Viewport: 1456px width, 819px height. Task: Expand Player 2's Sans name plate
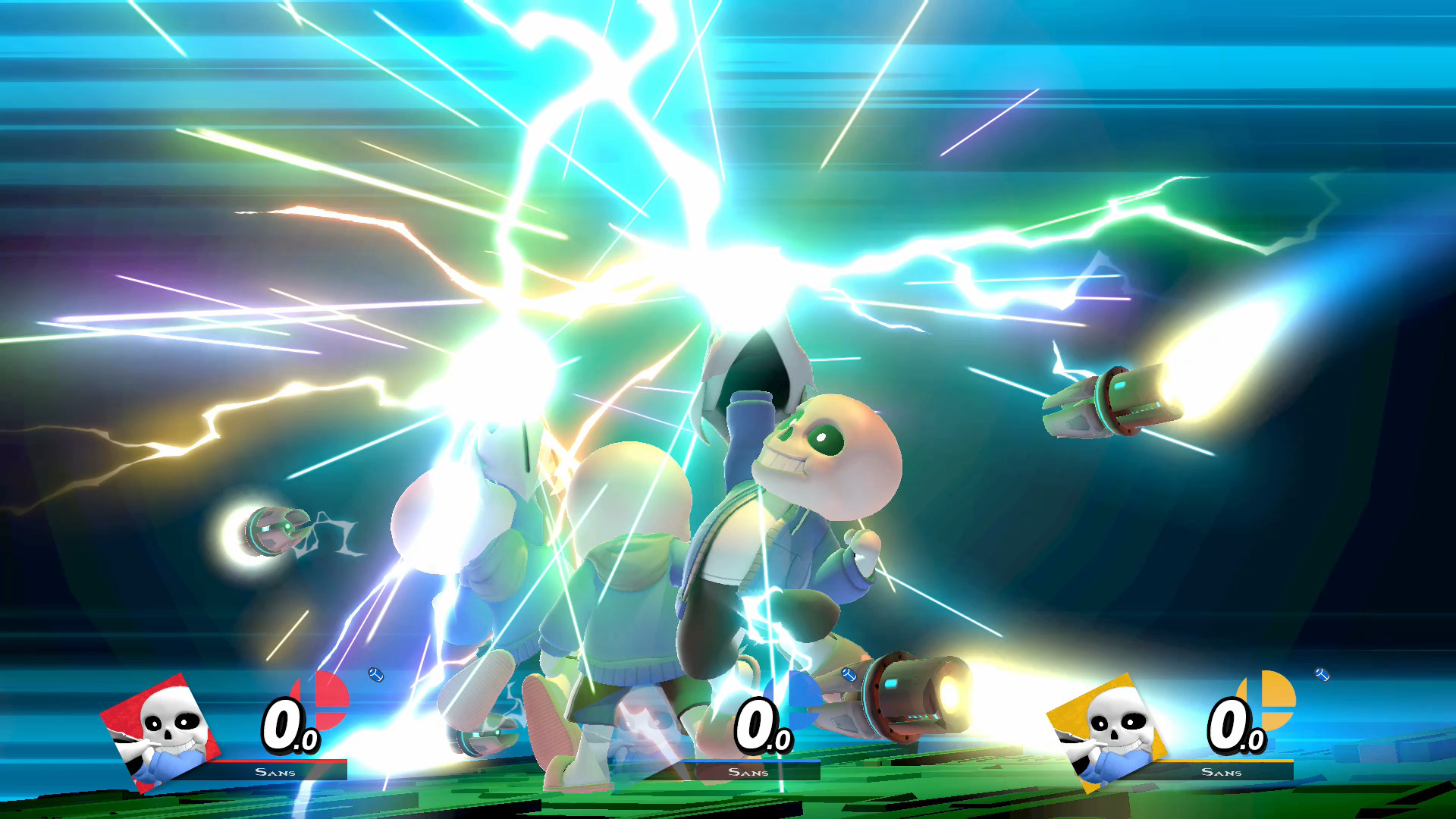[x=751, y=772]
